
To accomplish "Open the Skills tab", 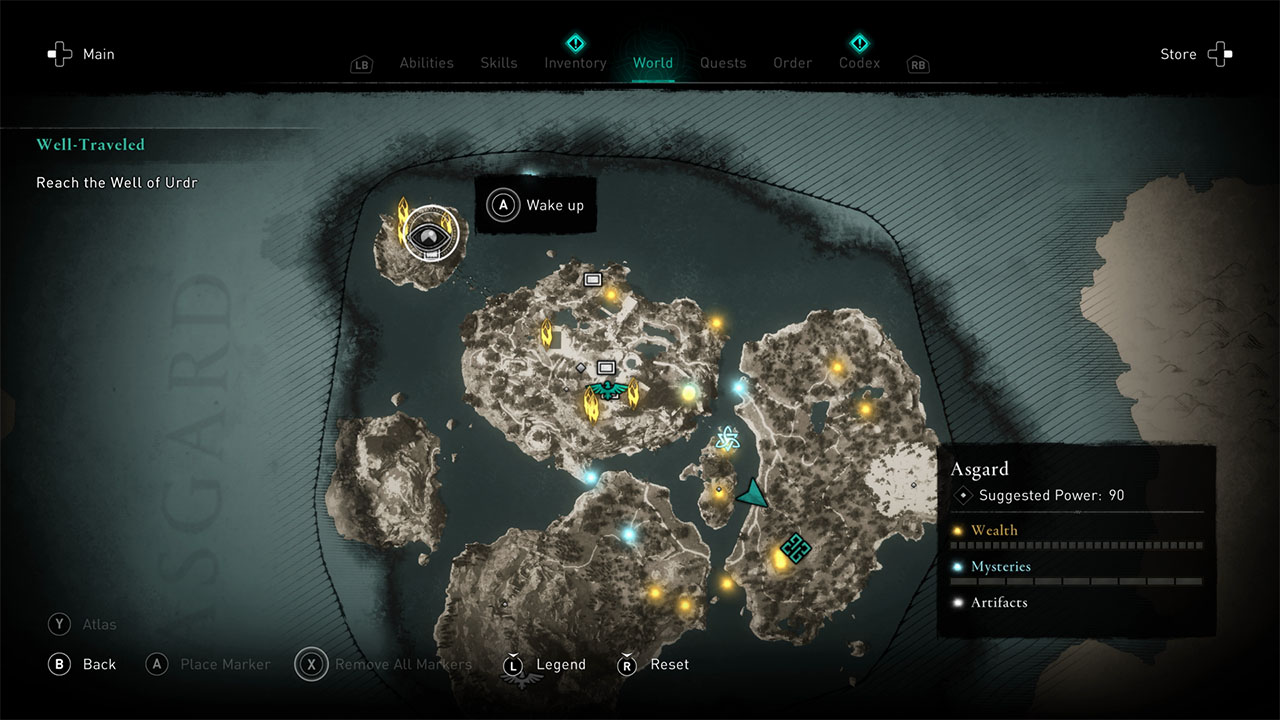I will [498, 63].
